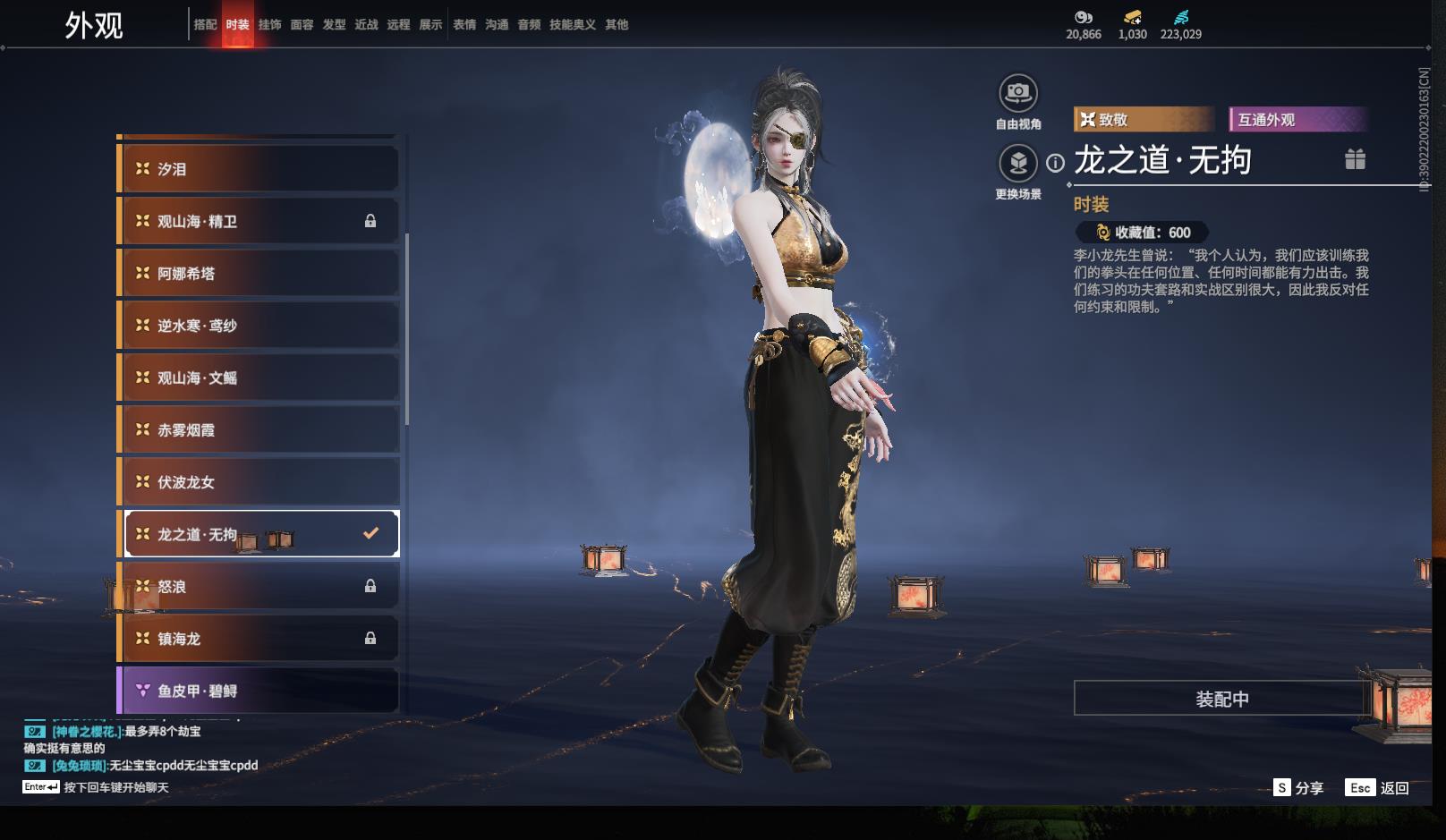Select the locked 镇海龙 outfit
Screen dimensions: 1446x840
[259, 639]
